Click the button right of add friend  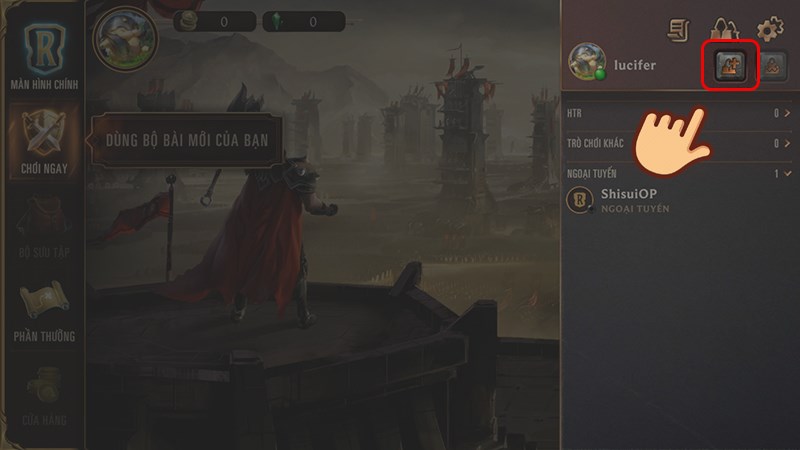pos(772,67)
